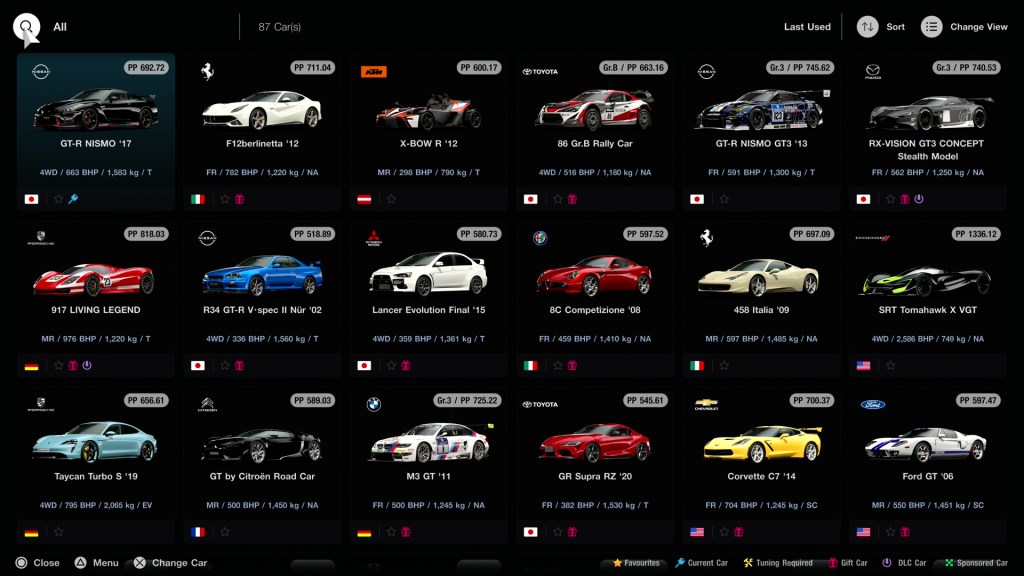The image size is (1024, 576).
Task: Open the search magnifier icon
Action: pos(27,27)
